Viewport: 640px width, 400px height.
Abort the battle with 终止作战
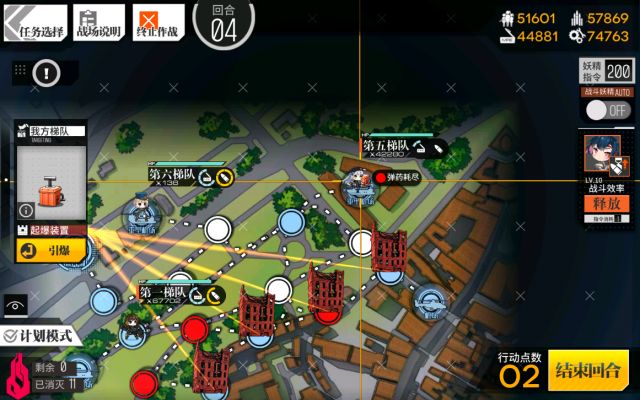157,23
